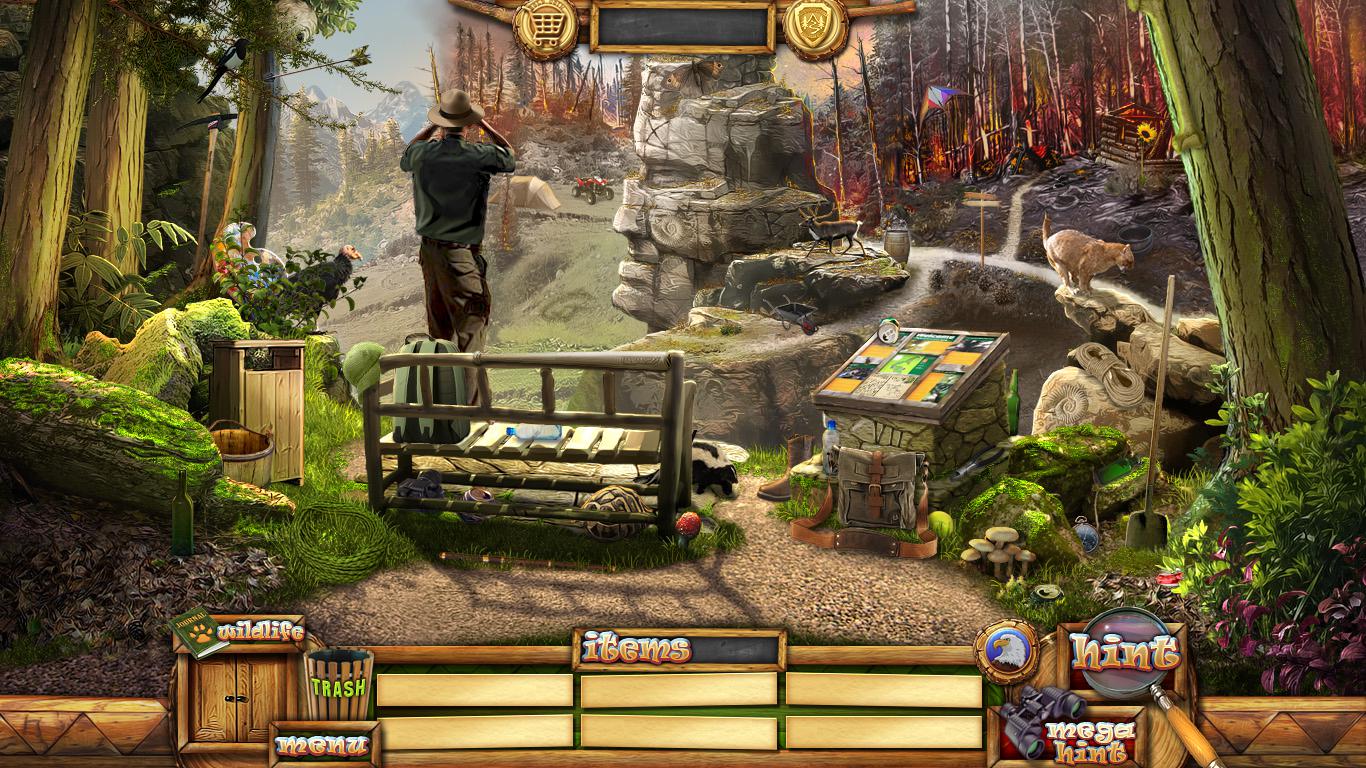This screenshot has width=1366, height=768.
Task: Open the game menu
Action: pyautogui.click(x=322, y=745)
